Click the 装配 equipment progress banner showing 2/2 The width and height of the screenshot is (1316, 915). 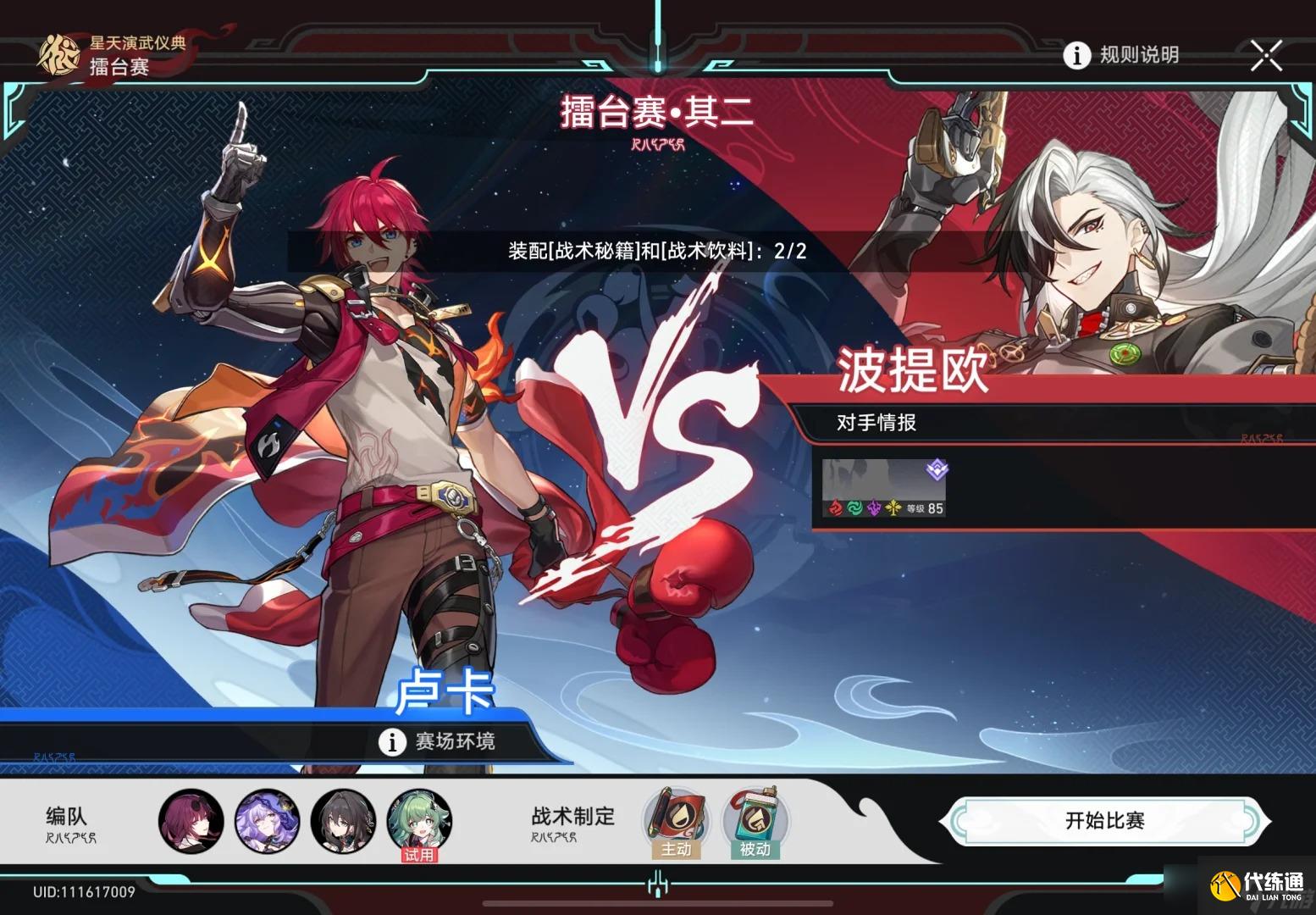pyautogui.click(x=656, y=251)
